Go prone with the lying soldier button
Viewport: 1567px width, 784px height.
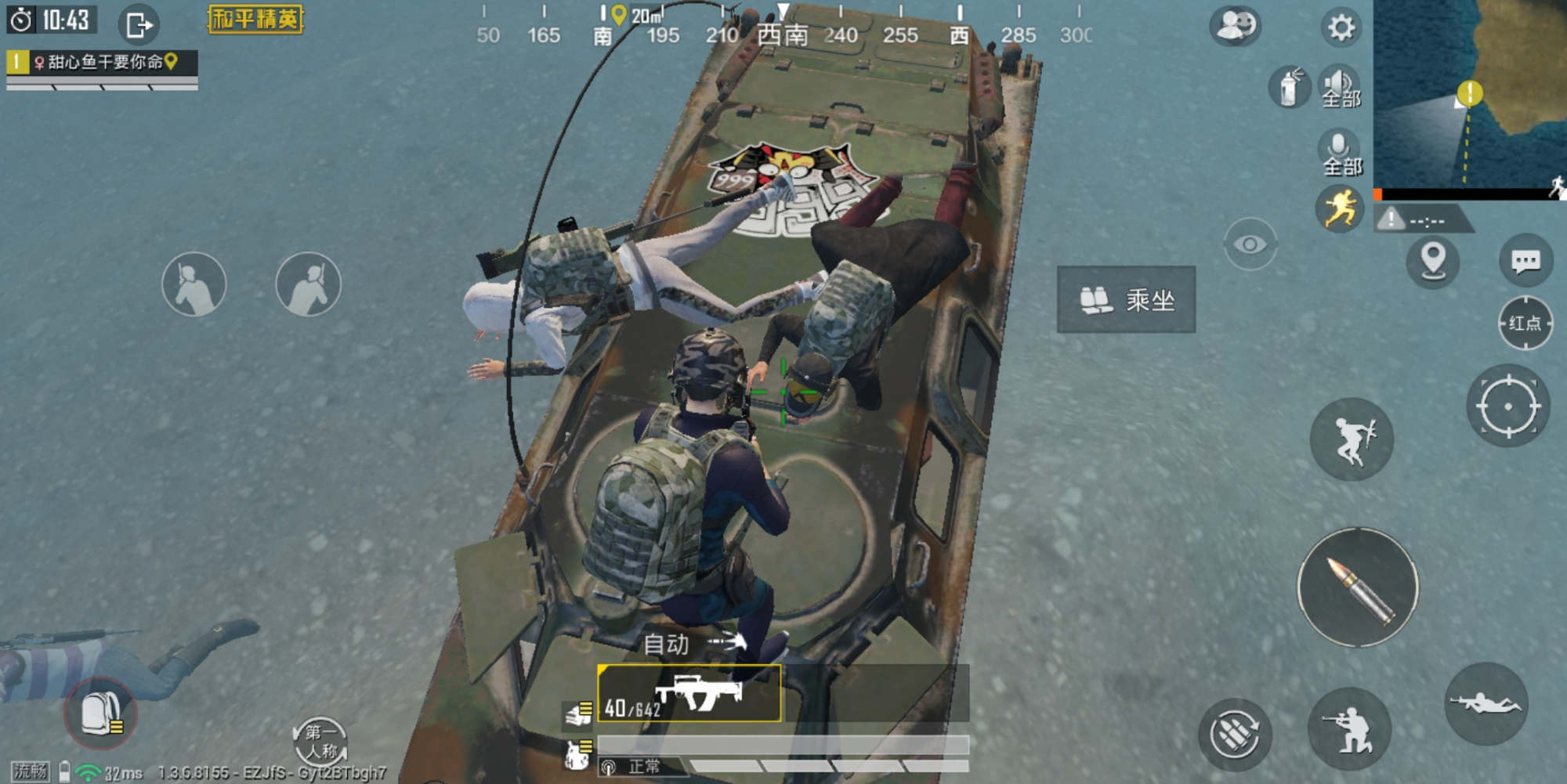(x=1486, y=703)
